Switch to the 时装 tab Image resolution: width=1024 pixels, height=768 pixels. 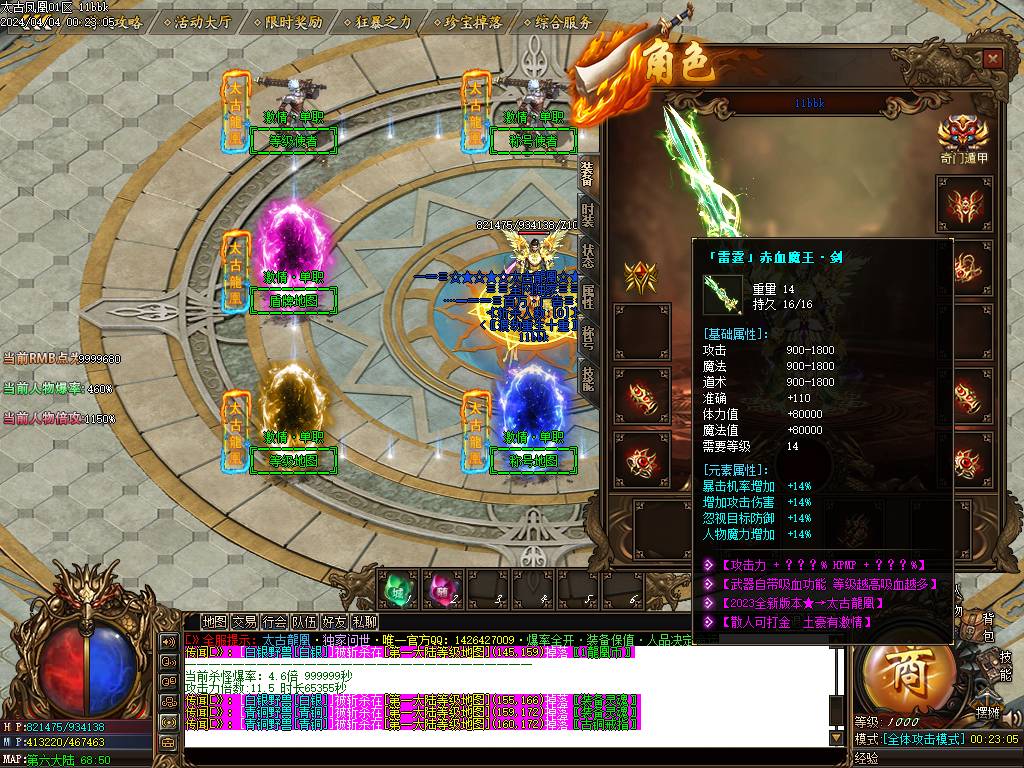588,213
